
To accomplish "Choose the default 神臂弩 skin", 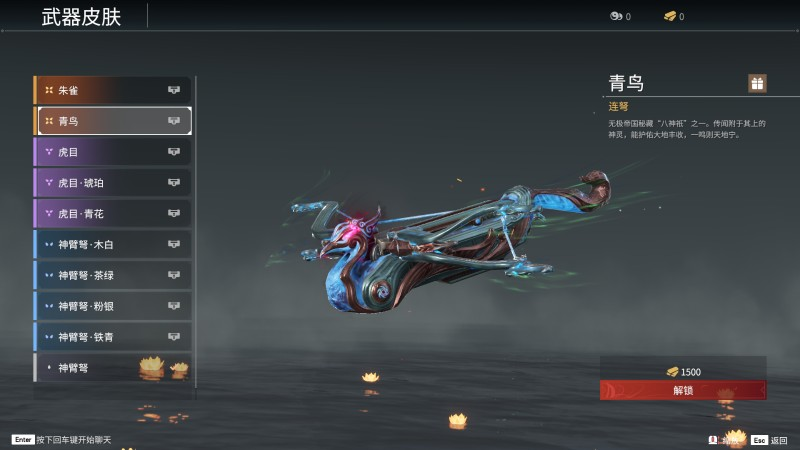I will click(112, 368).
